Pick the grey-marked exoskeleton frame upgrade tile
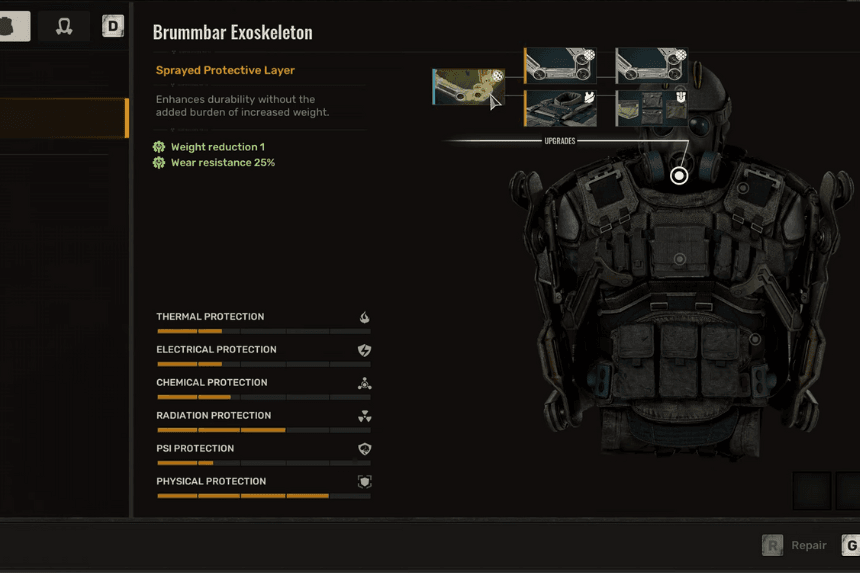Screen dimensions: 860x573 [651, 65]
